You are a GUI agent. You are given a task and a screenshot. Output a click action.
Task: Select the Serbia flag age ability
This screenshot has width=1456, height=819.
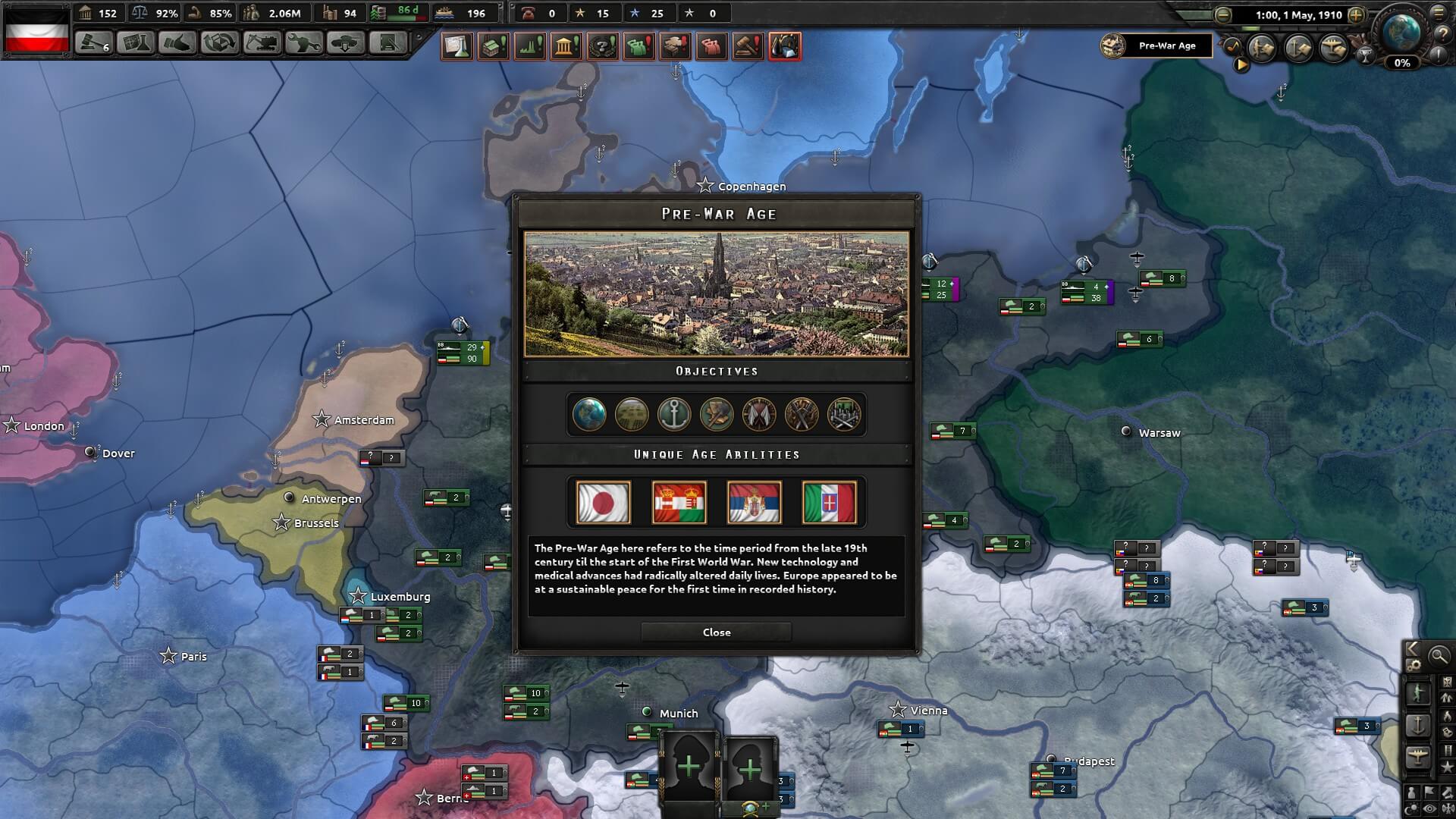[x=754, y=502]
